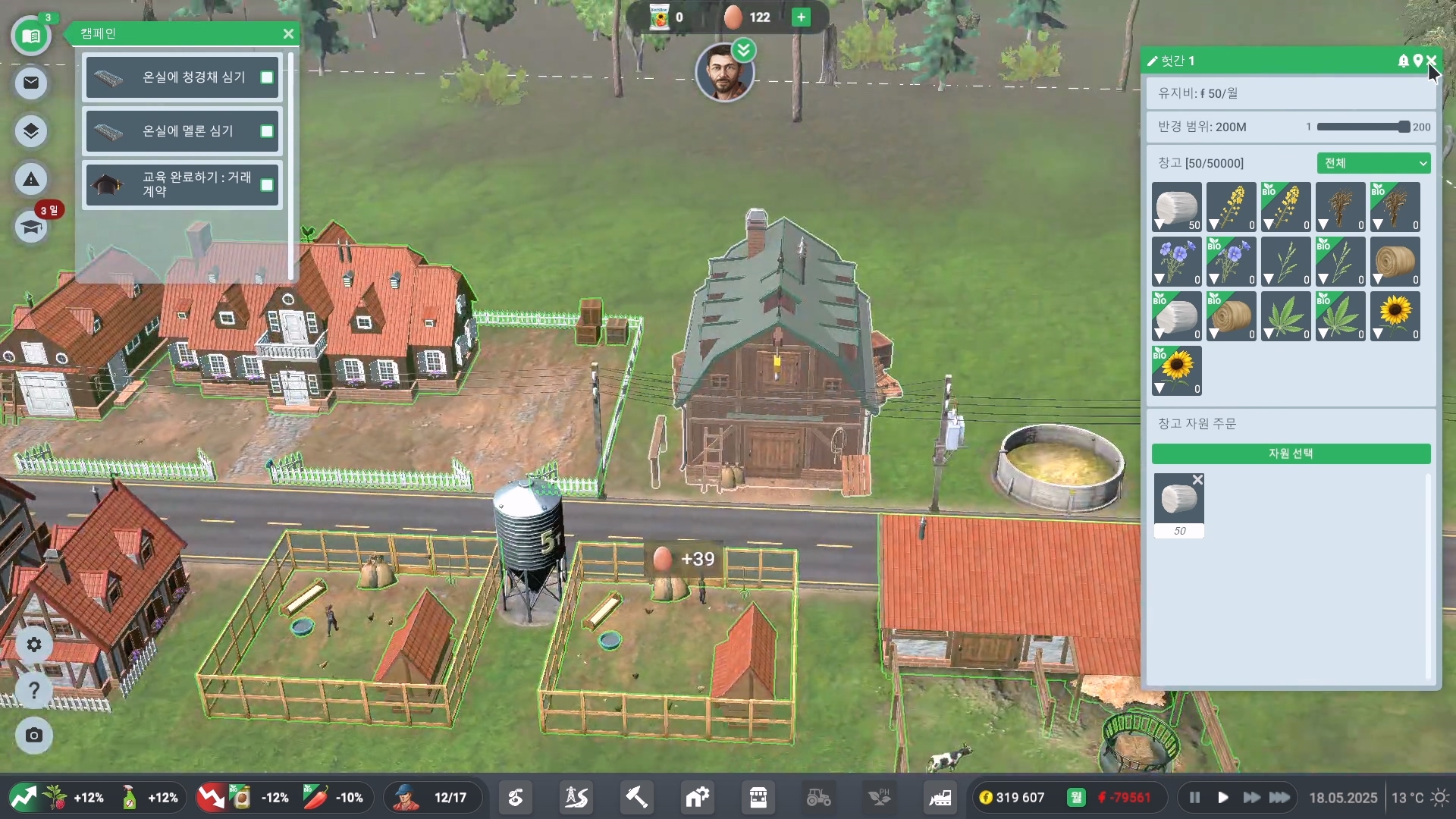Select the 온실에 멜론 심기 objective
The width and height of the screenshot is (1456, 819).
[x=182, y=131]
